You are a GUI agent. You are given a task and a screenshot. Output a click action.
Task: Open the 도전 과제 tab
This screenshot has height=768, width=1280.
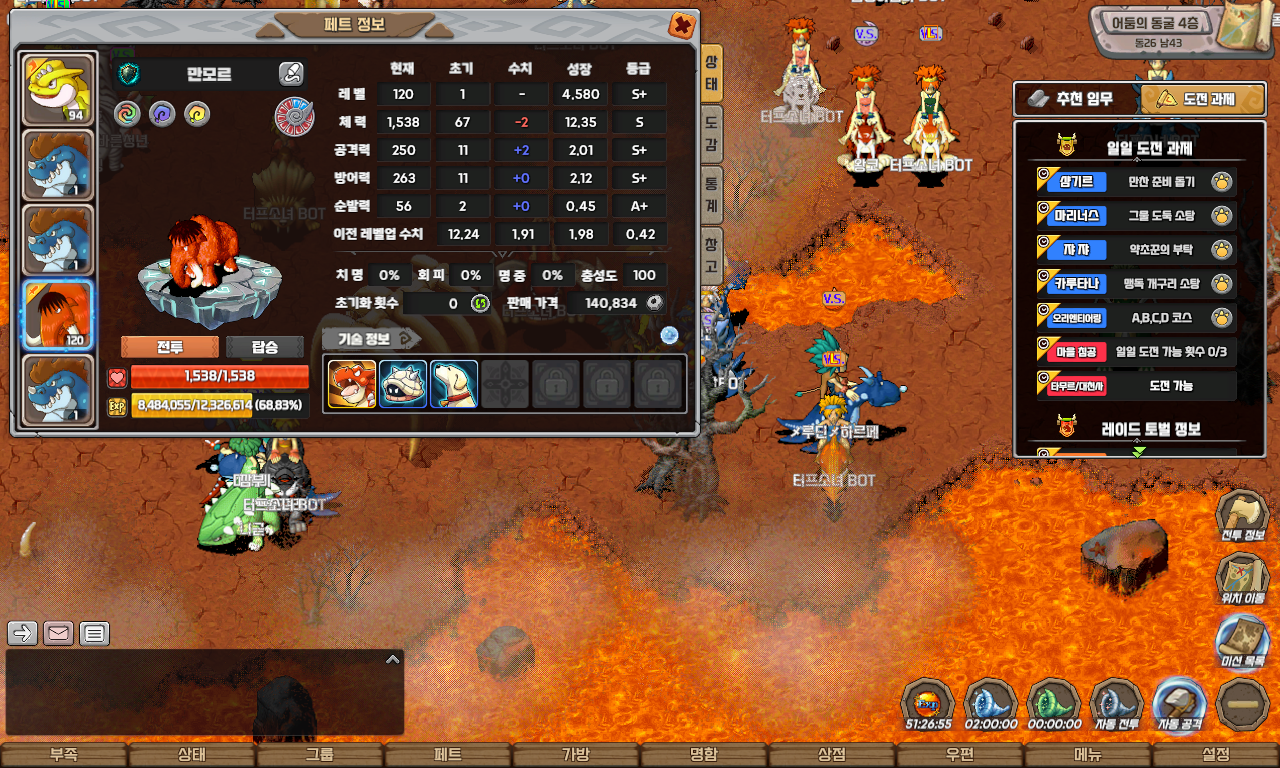coord(1196,99)
